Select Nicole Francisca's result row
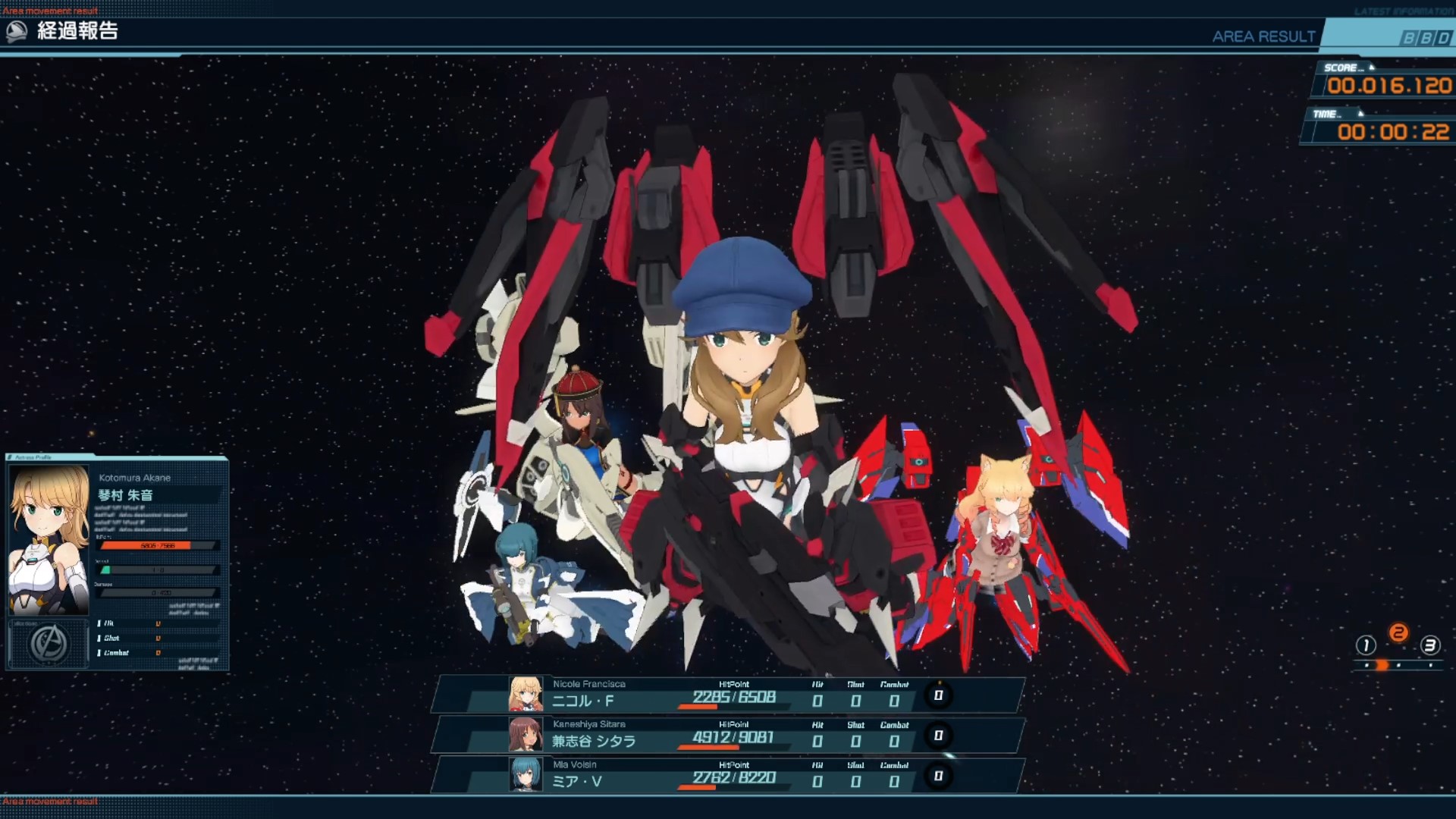The image size is (1456, 819). pyautogui.click(x=728, y=695)
